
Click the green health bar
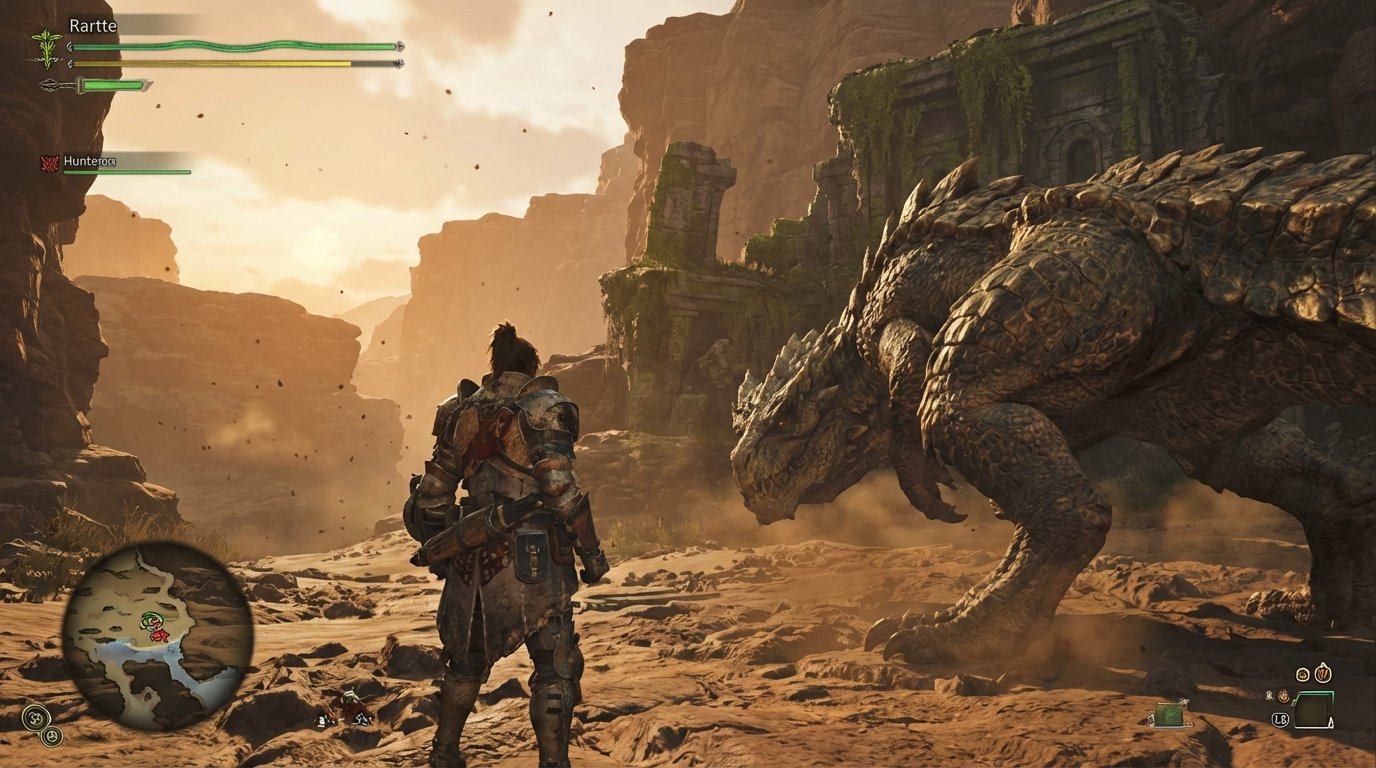coord(230,46)
